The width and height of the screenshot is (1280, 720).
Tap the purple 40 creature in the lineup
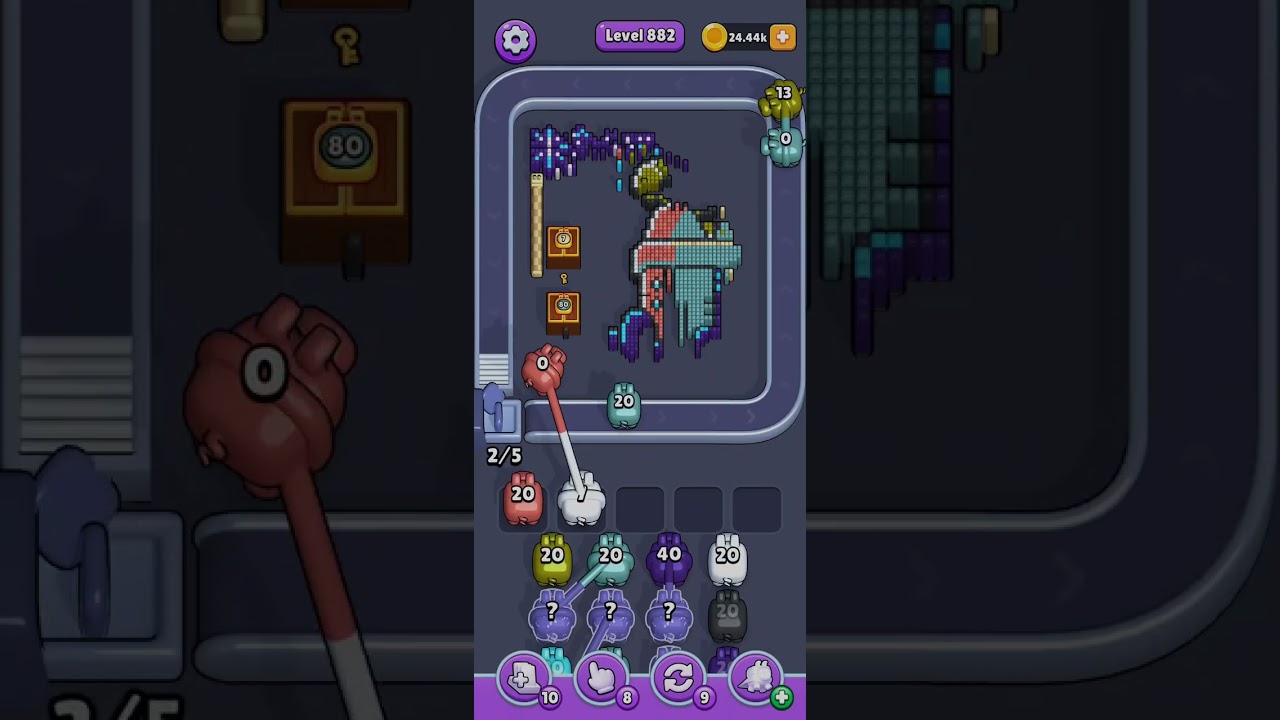670,557
